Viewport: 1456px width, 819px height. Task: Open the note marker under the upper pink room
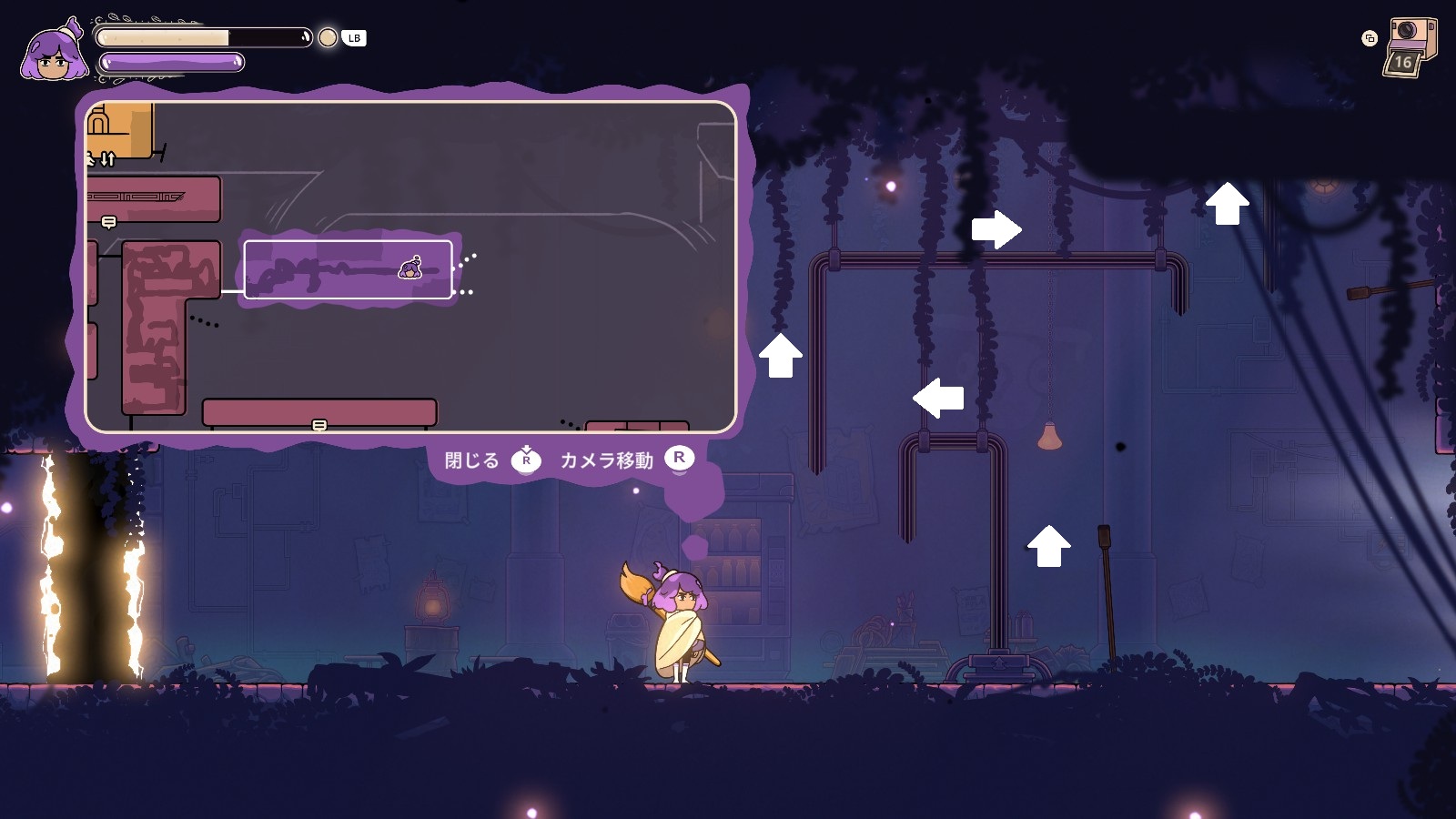[x=109, y=222]
